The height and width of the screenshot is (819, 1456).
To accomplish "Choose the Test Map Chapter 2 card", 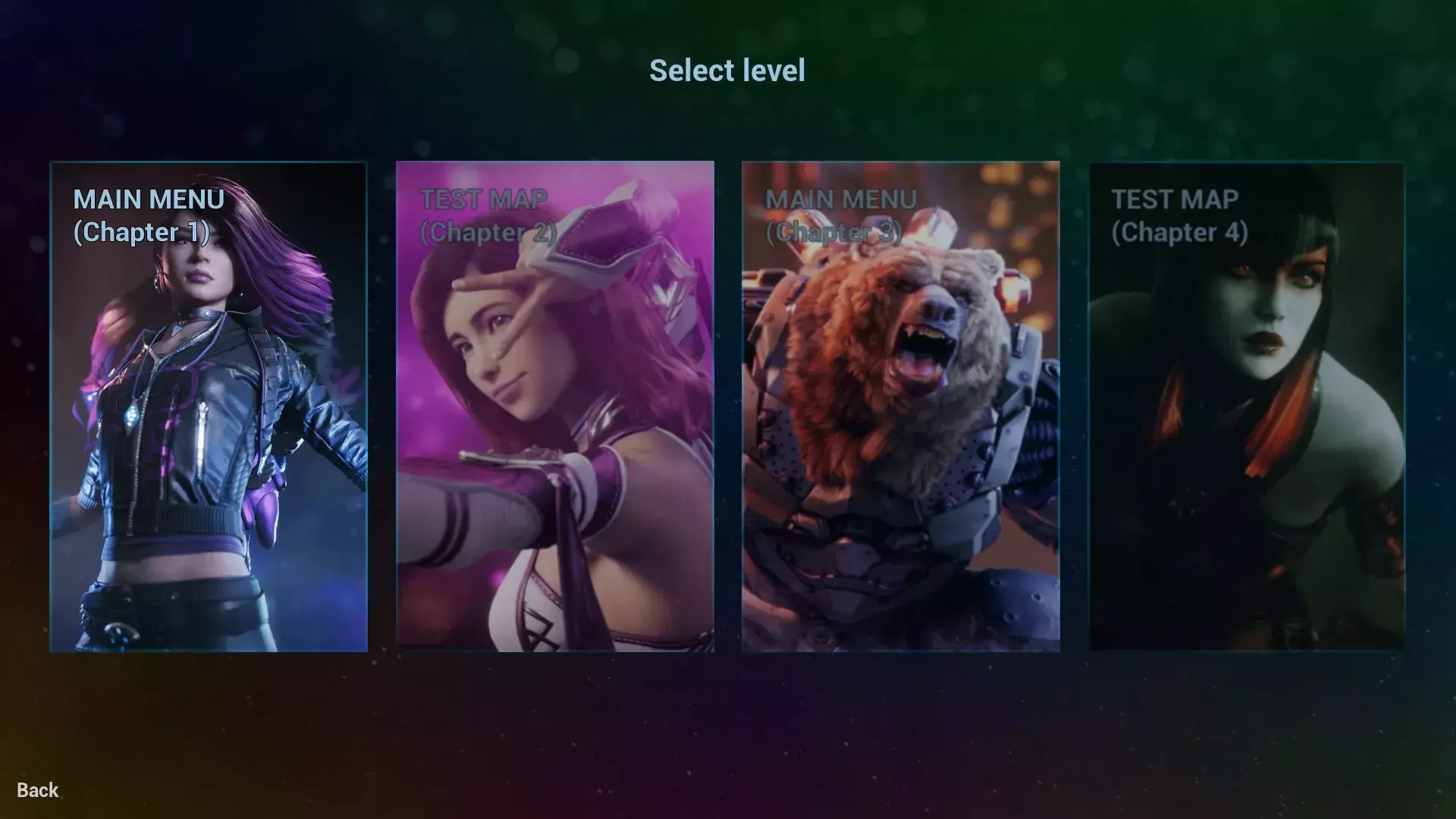I will pyautogui.click(x=554, y=406).
